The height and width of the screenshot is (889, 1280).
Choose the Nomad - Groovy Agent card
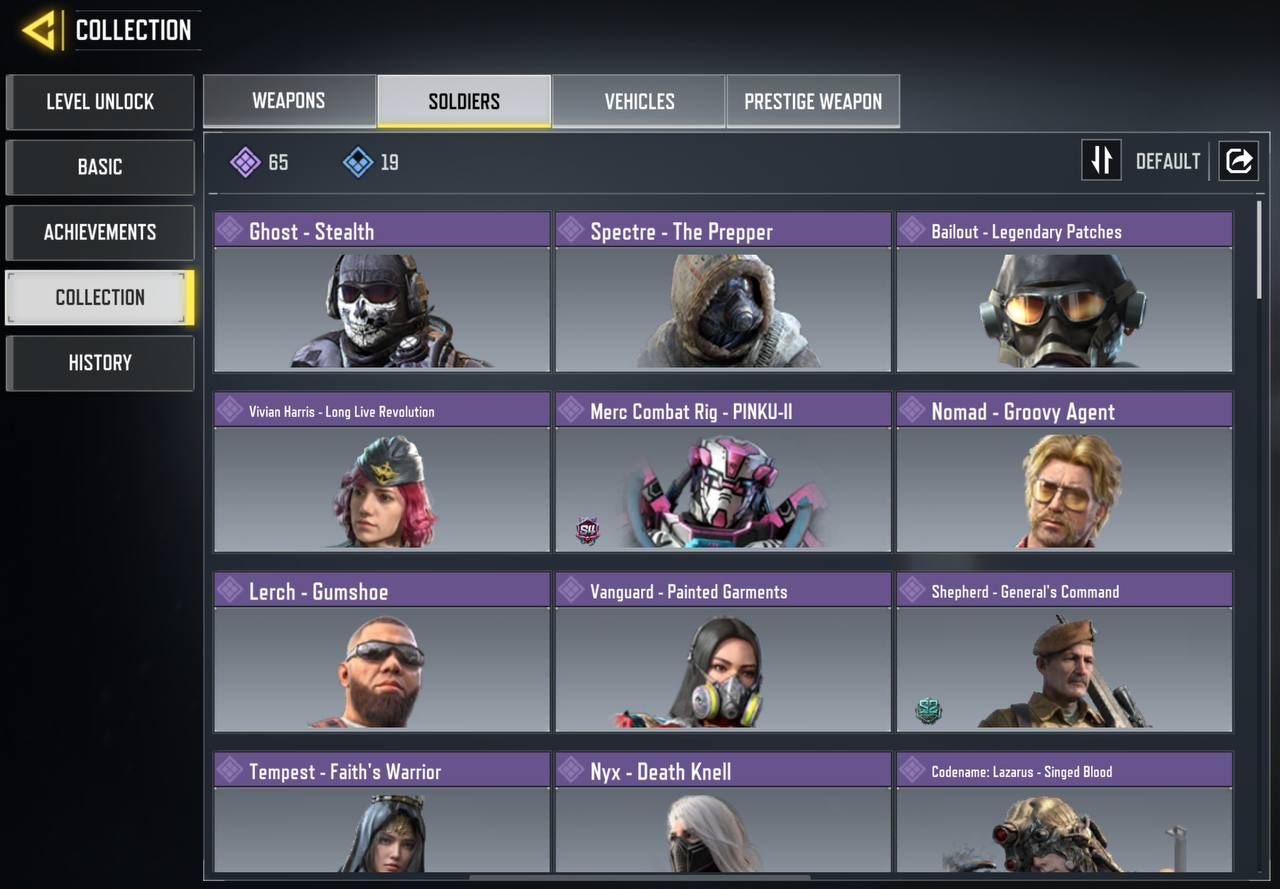[x=1064, y=472]
